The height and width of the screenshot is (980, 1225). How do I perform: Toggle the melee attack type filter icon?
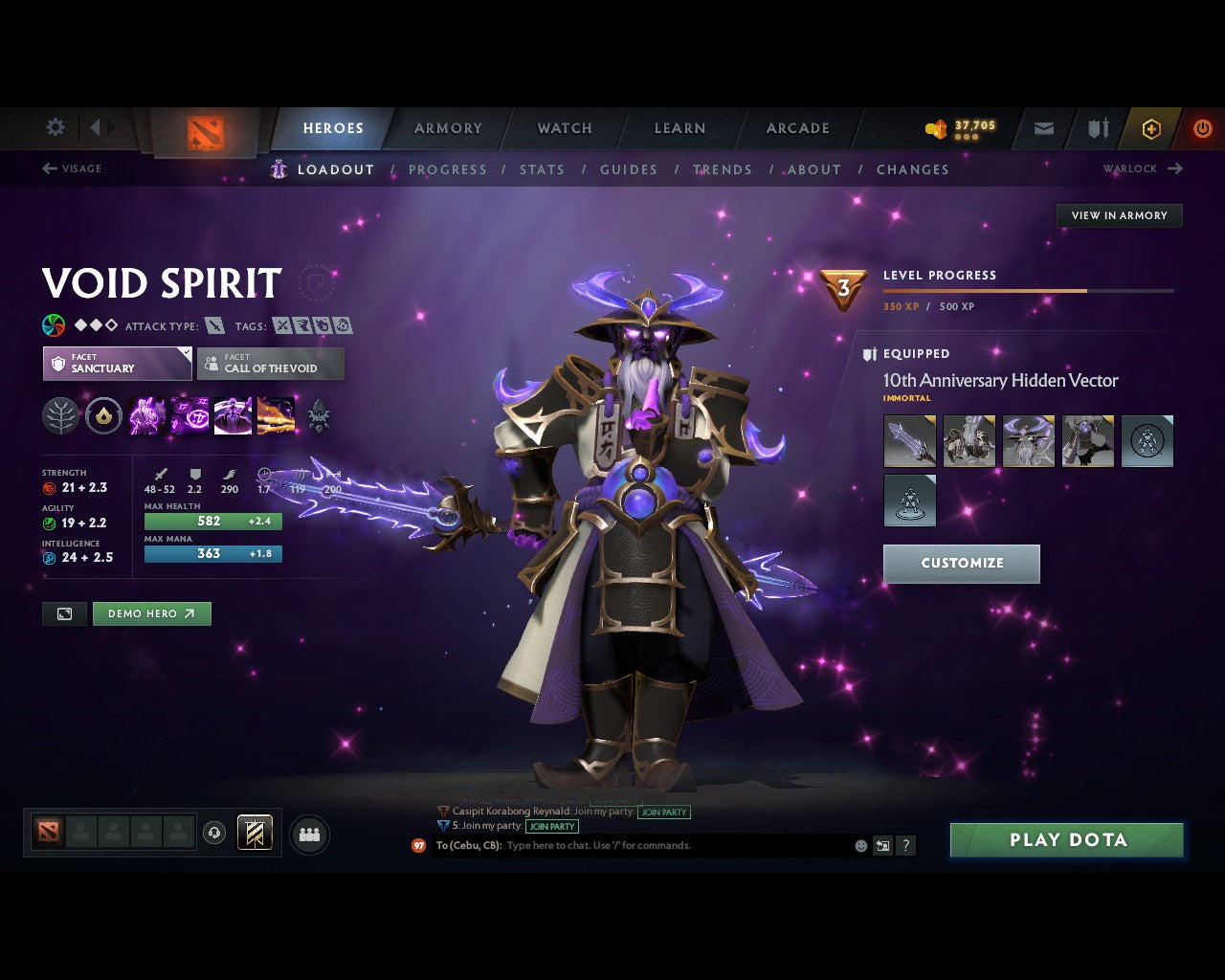point(212,325)
